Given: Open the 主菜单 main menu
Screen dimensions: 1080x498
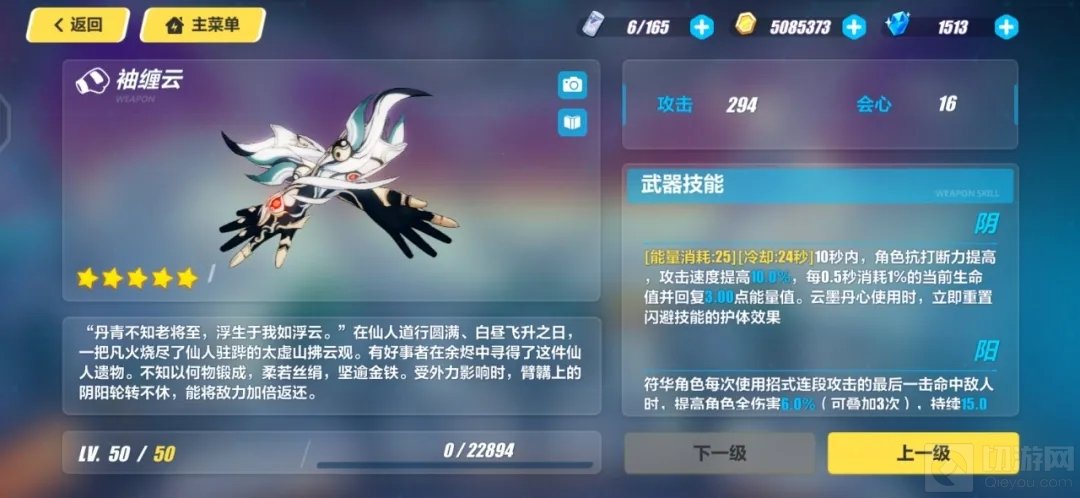Looking at the screenshot, I should coord(202,25).
